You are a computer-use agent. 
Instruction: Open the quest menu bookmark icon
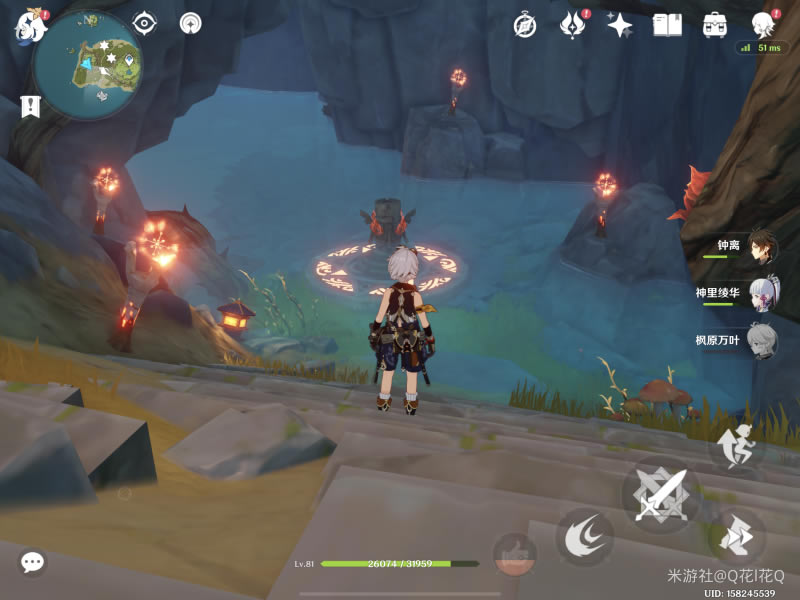tap(29, 105)
